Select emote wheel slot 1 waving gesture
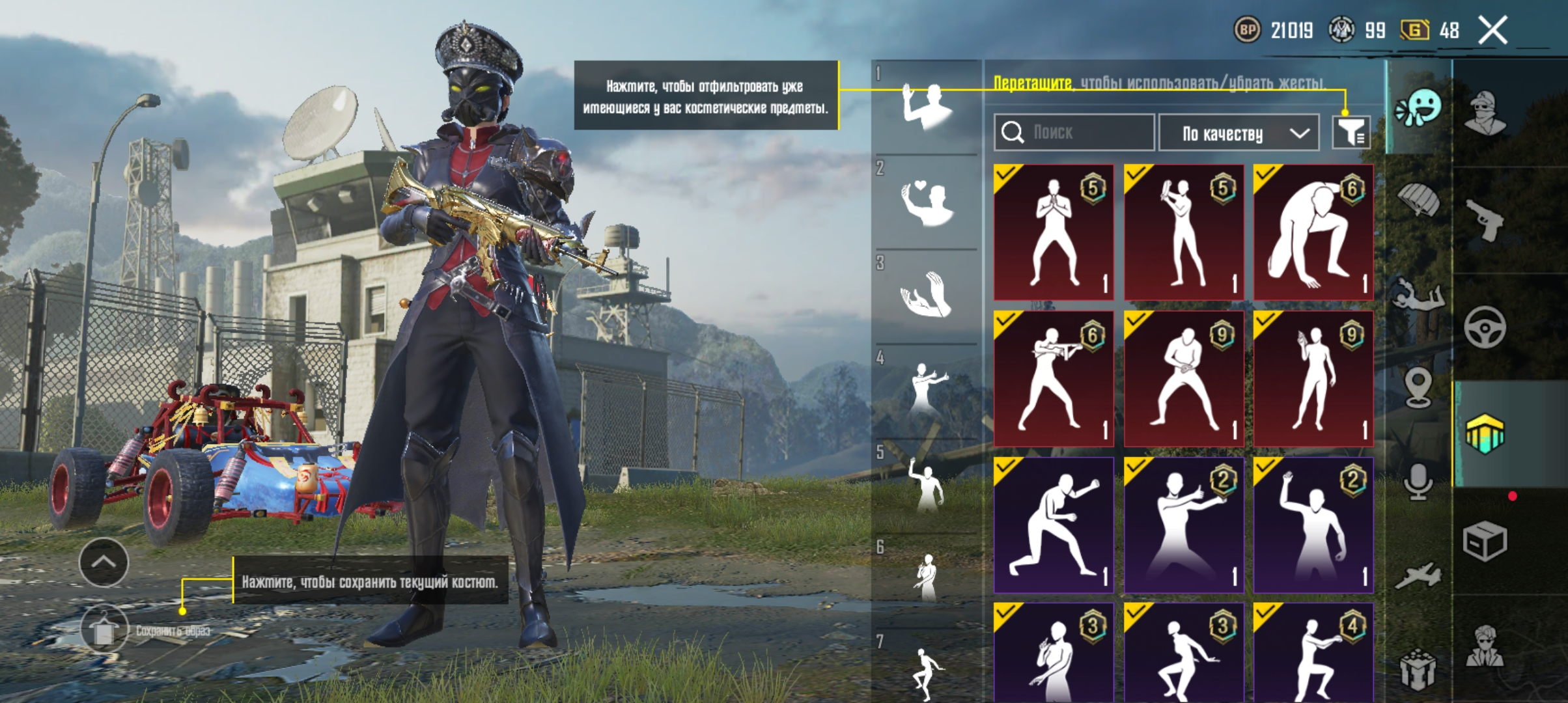 pos(925,106)
